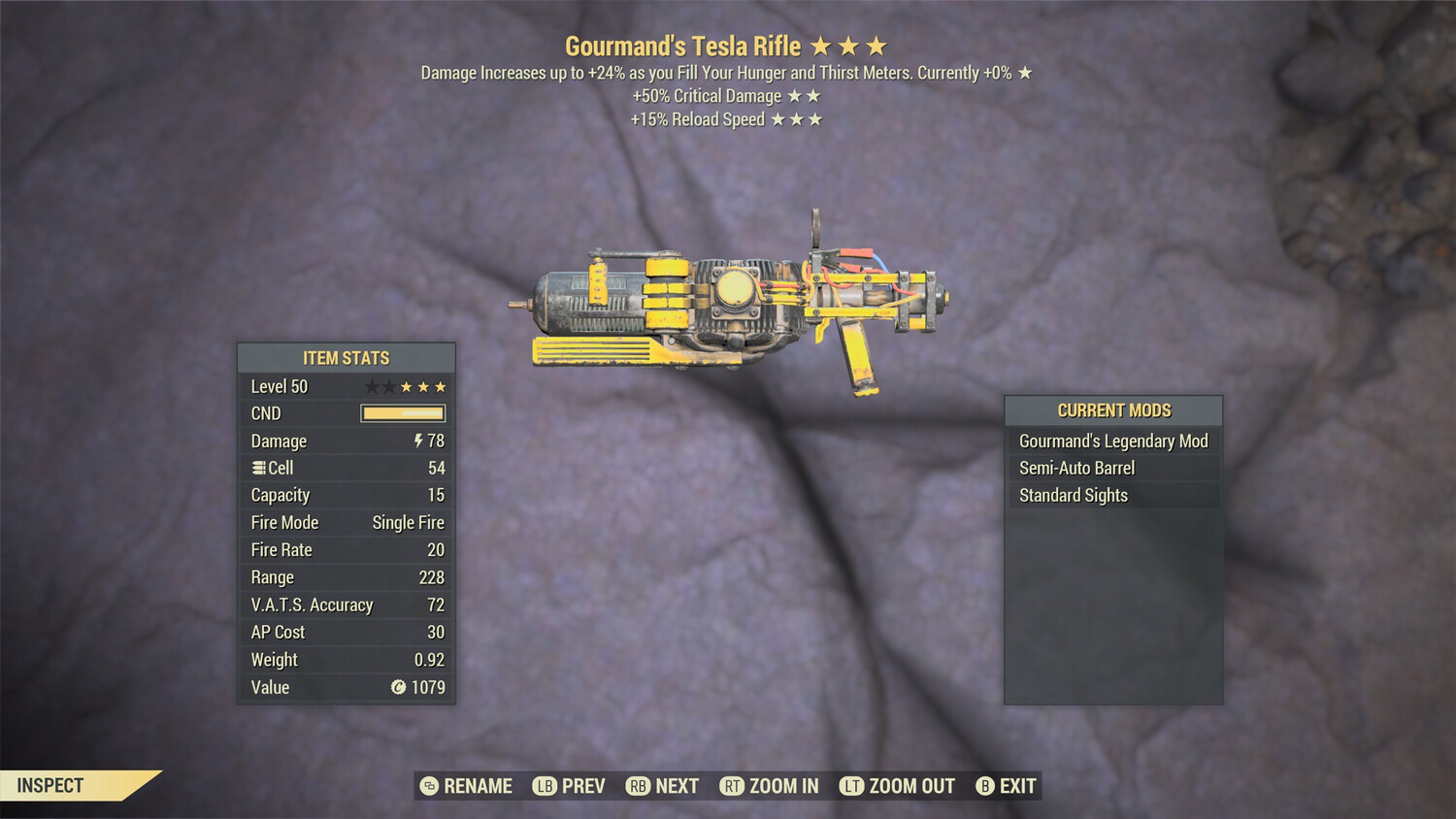This screenshot has height=819, width=1456.
Task: Click the CND condition bar
Action: tap(401, 413)
